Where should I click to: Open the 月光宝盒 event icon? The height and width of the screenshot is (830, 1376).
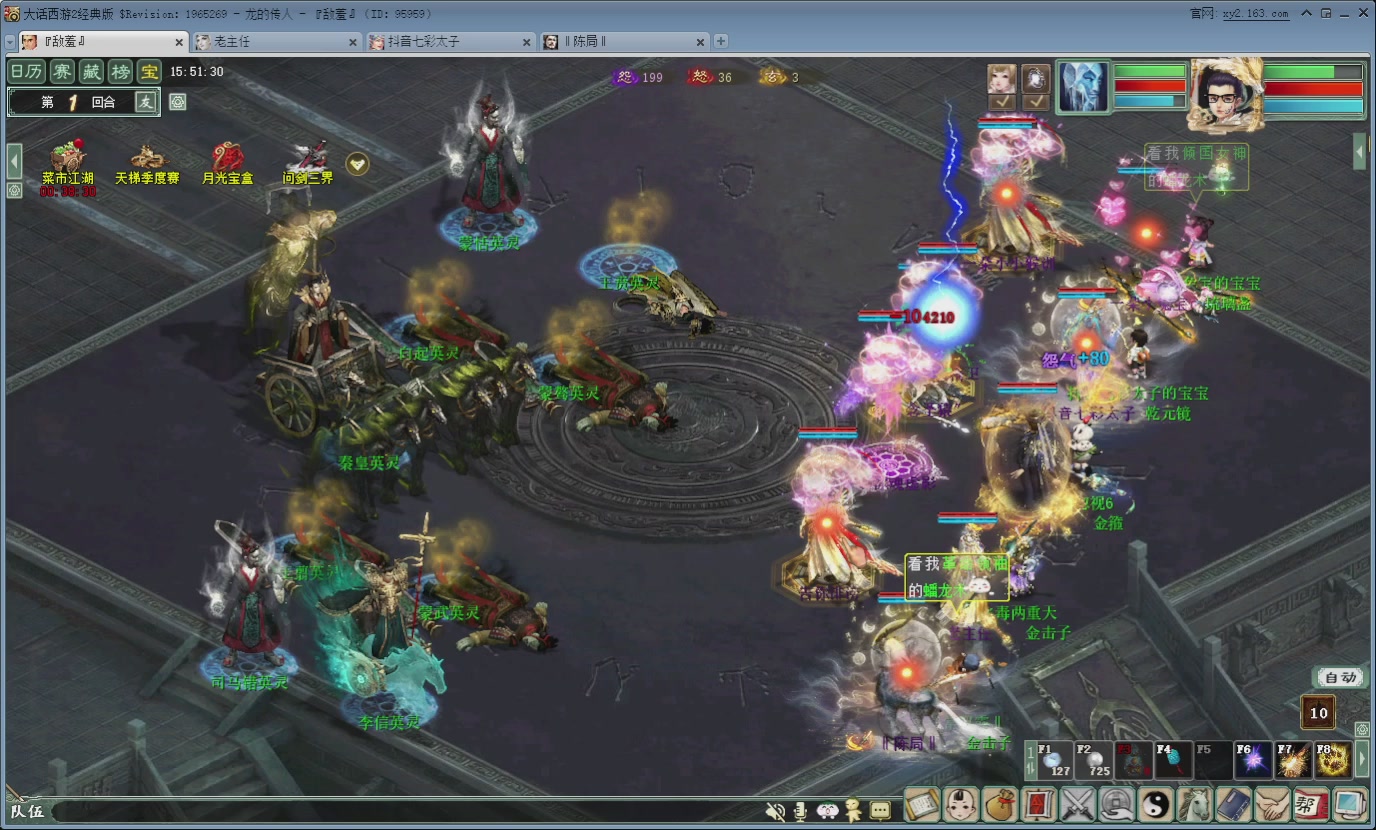227,161
